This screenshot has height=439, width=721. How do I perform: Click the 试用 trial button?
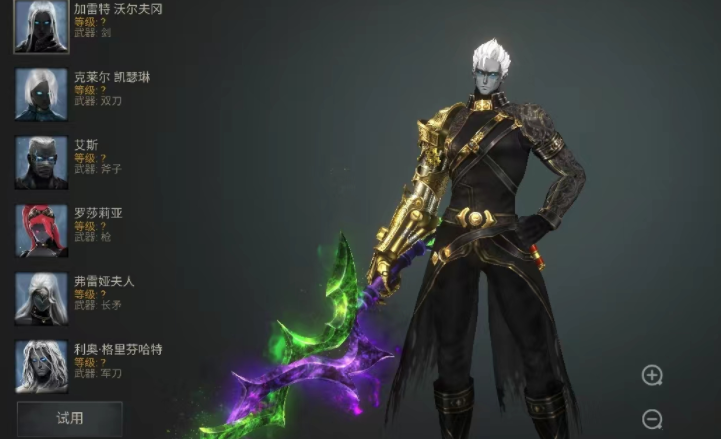tap(69, 418)
